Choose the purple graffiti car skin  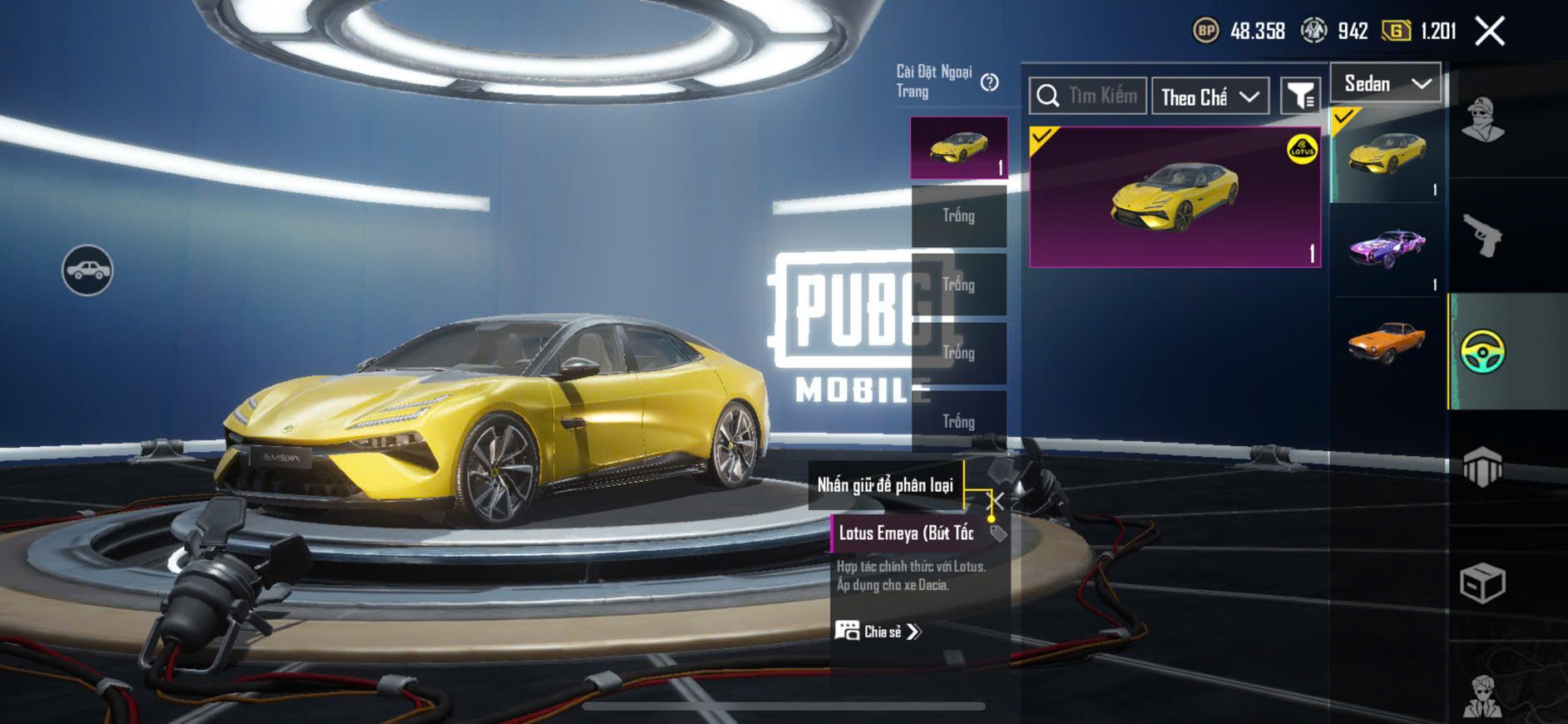[1387, 249]
